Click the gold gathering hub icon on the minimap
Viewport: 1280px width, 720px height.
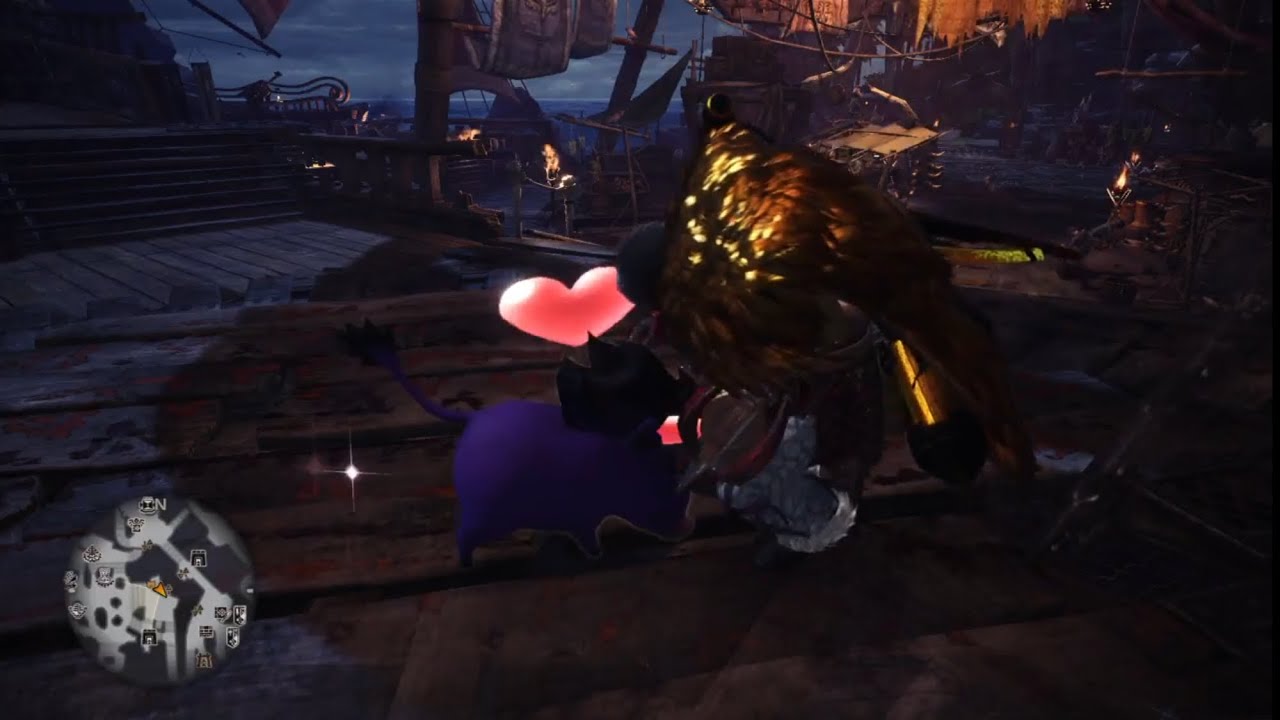(204, 660)
